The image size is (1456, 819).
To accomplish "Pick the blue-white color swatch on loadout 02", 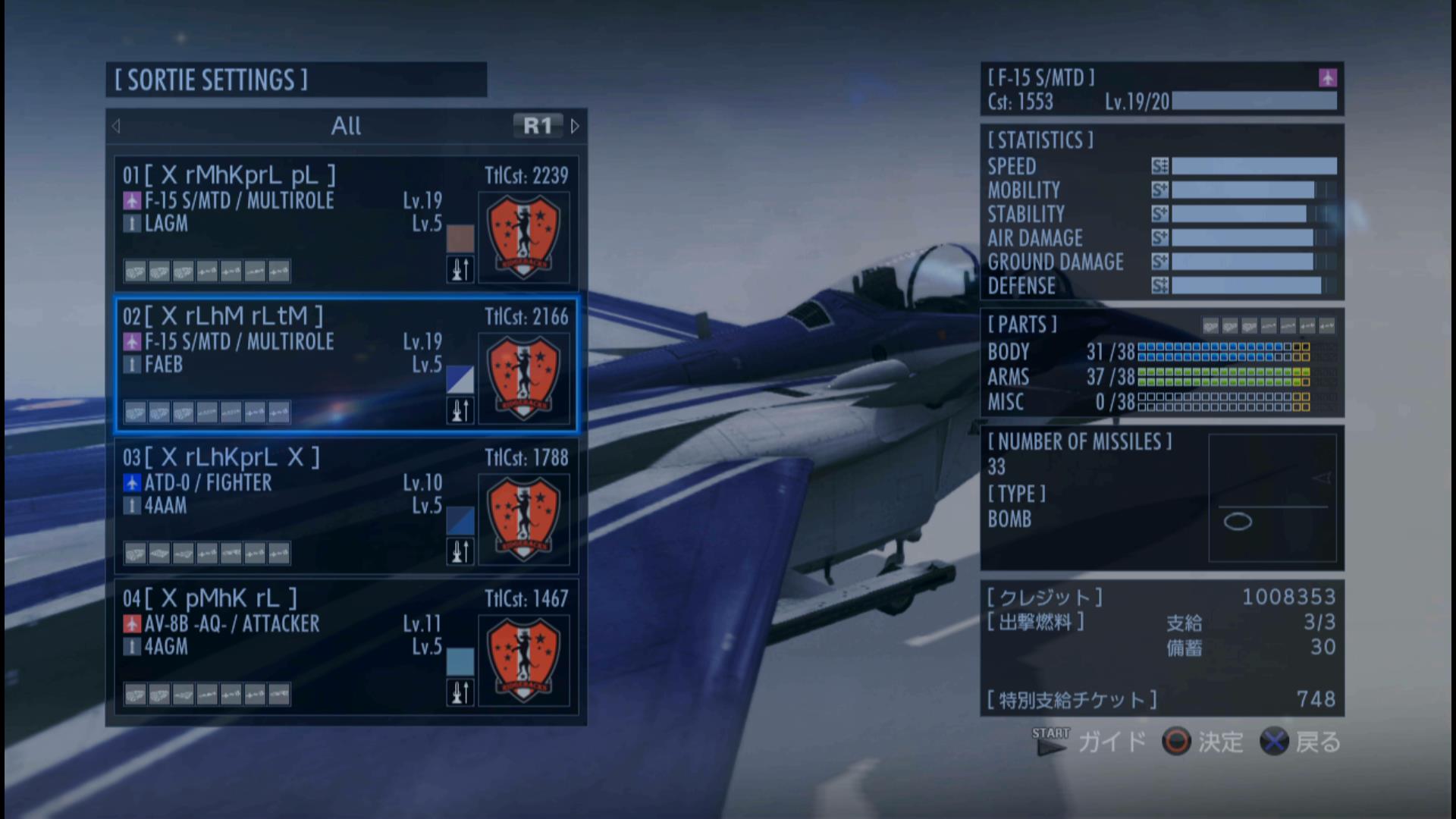I will click(460, 379).
